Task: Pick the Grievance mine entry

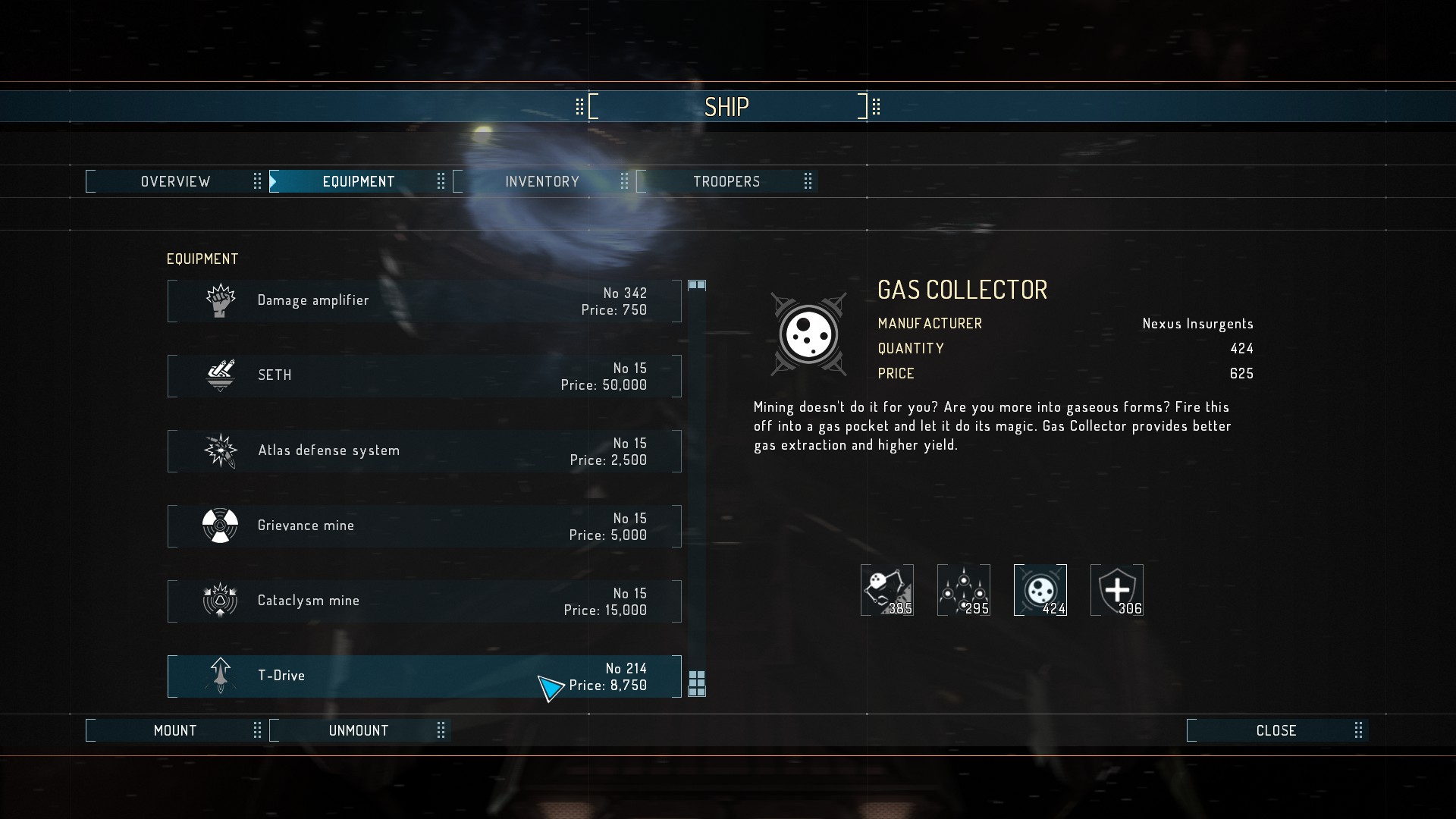Action: tap(425, 526)
